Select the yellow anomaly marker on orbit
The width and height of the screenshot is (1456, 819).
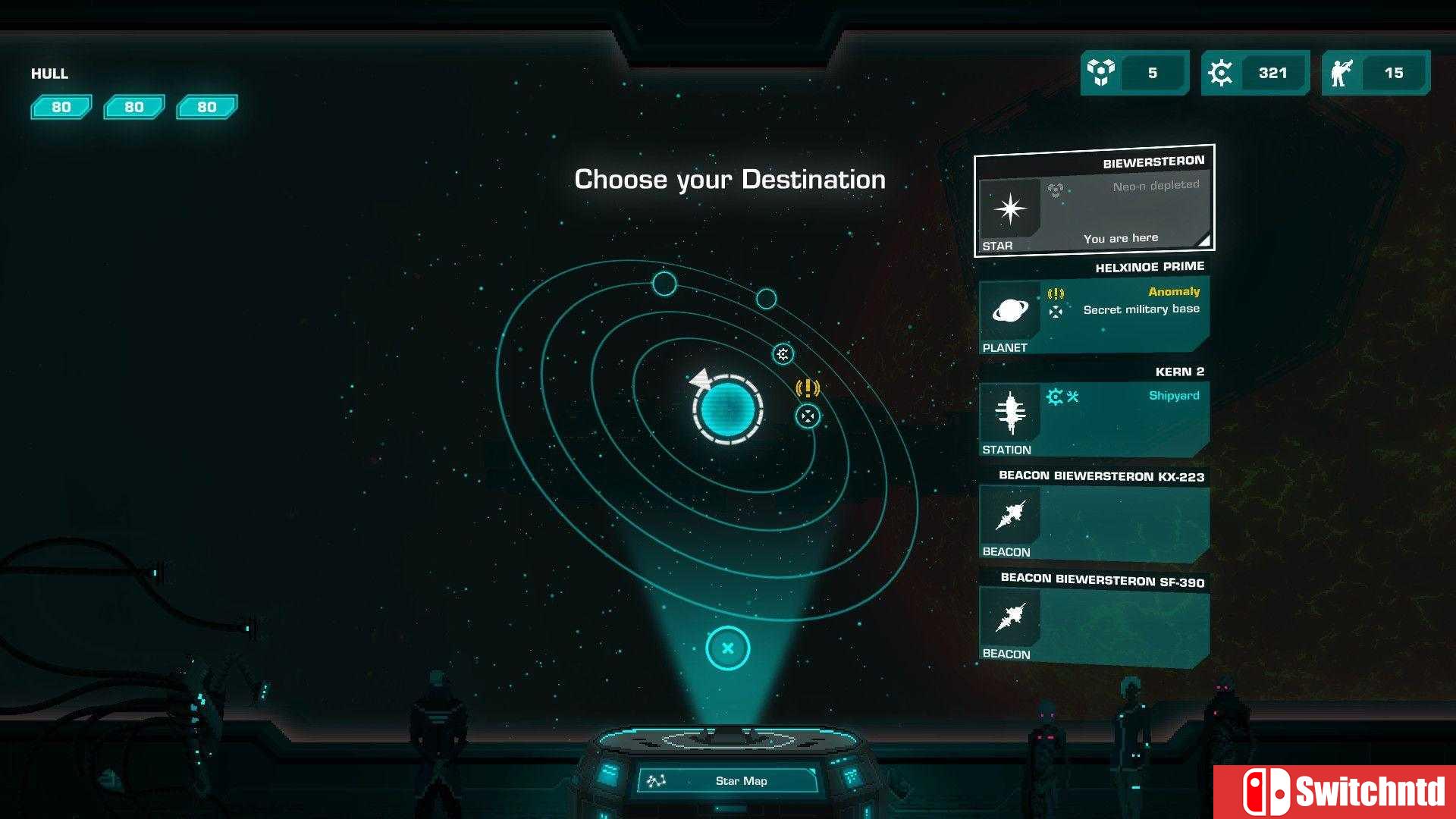coord(808,388)
